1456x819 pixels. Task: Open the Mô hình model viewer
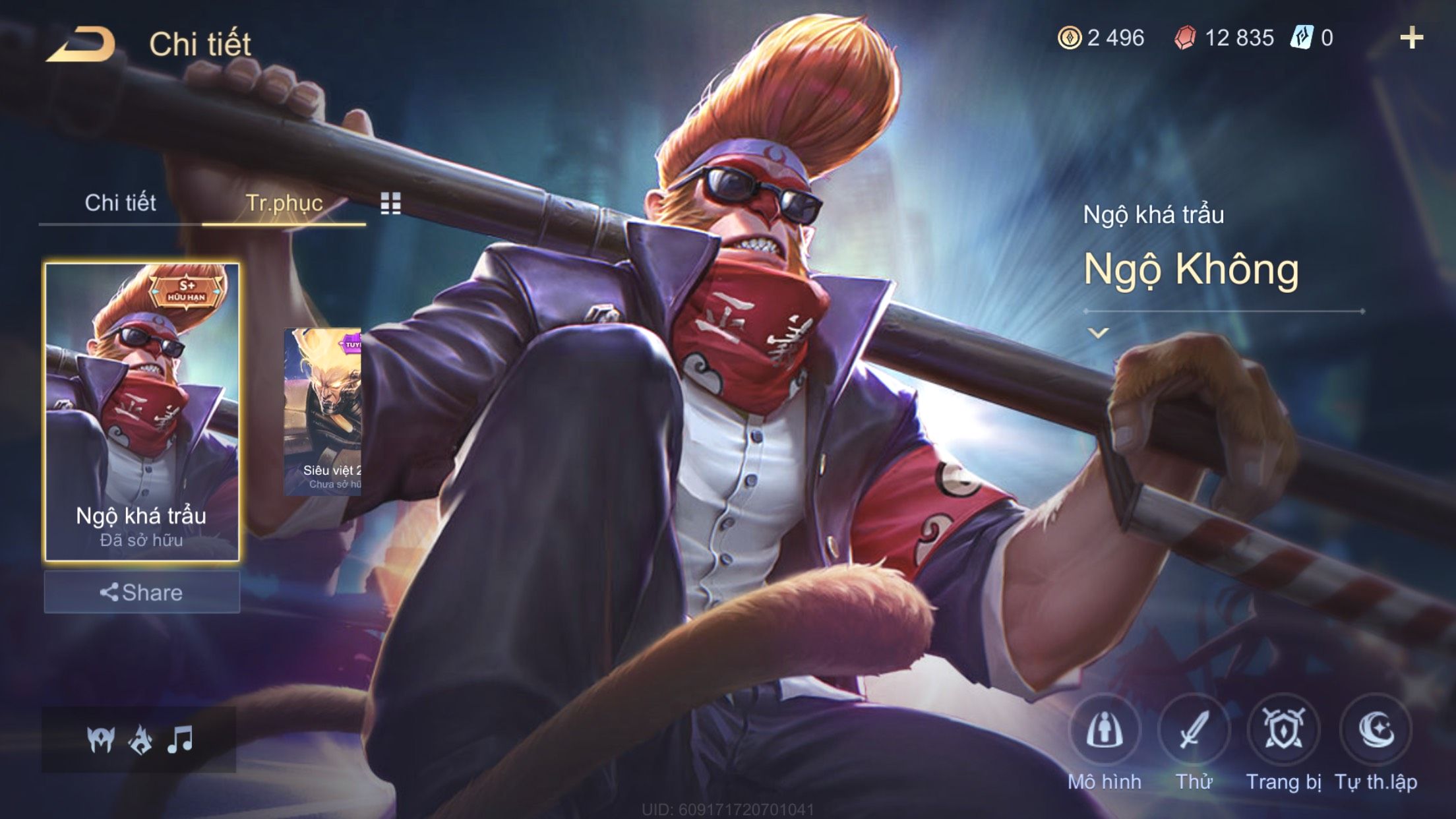point(1105,731)
